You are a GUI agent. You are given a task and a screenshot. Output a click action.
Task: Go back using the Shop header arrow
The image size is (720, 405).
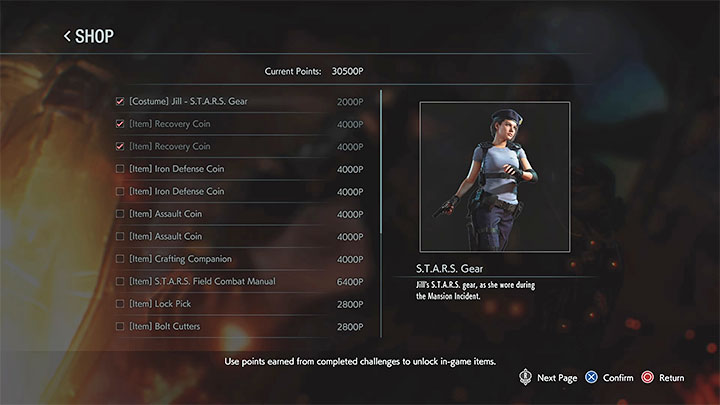click(x=68, y=37)
